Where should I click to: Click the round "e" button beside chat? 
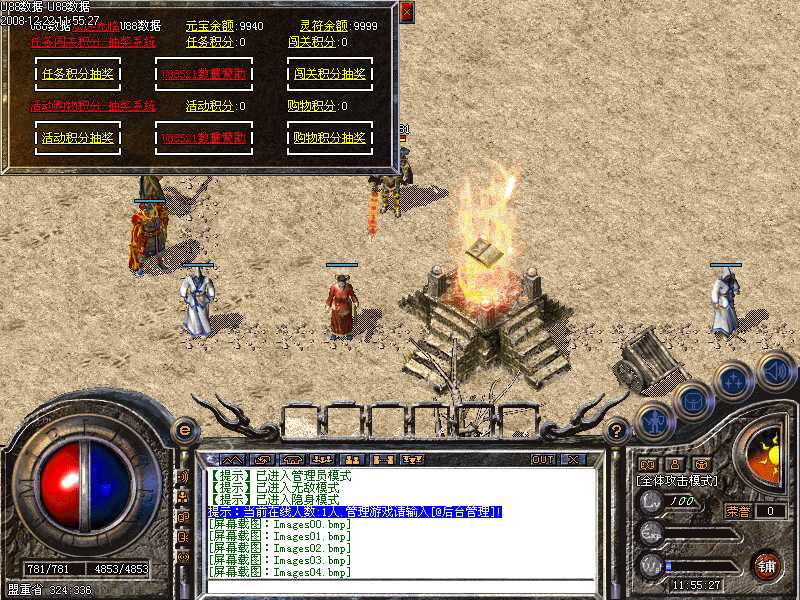click(x=184, y=430)
